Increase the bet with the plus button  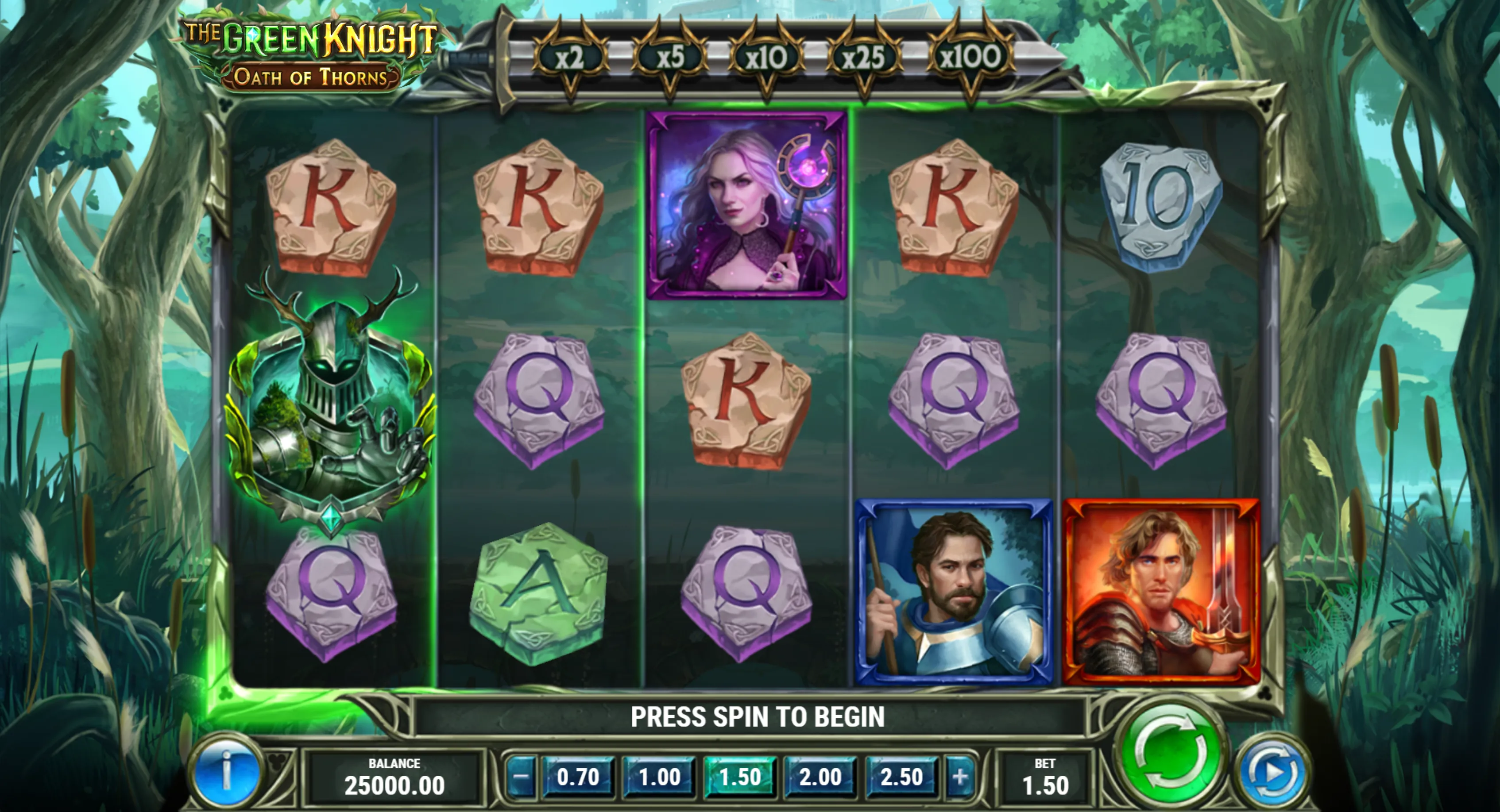click(959, 777)
